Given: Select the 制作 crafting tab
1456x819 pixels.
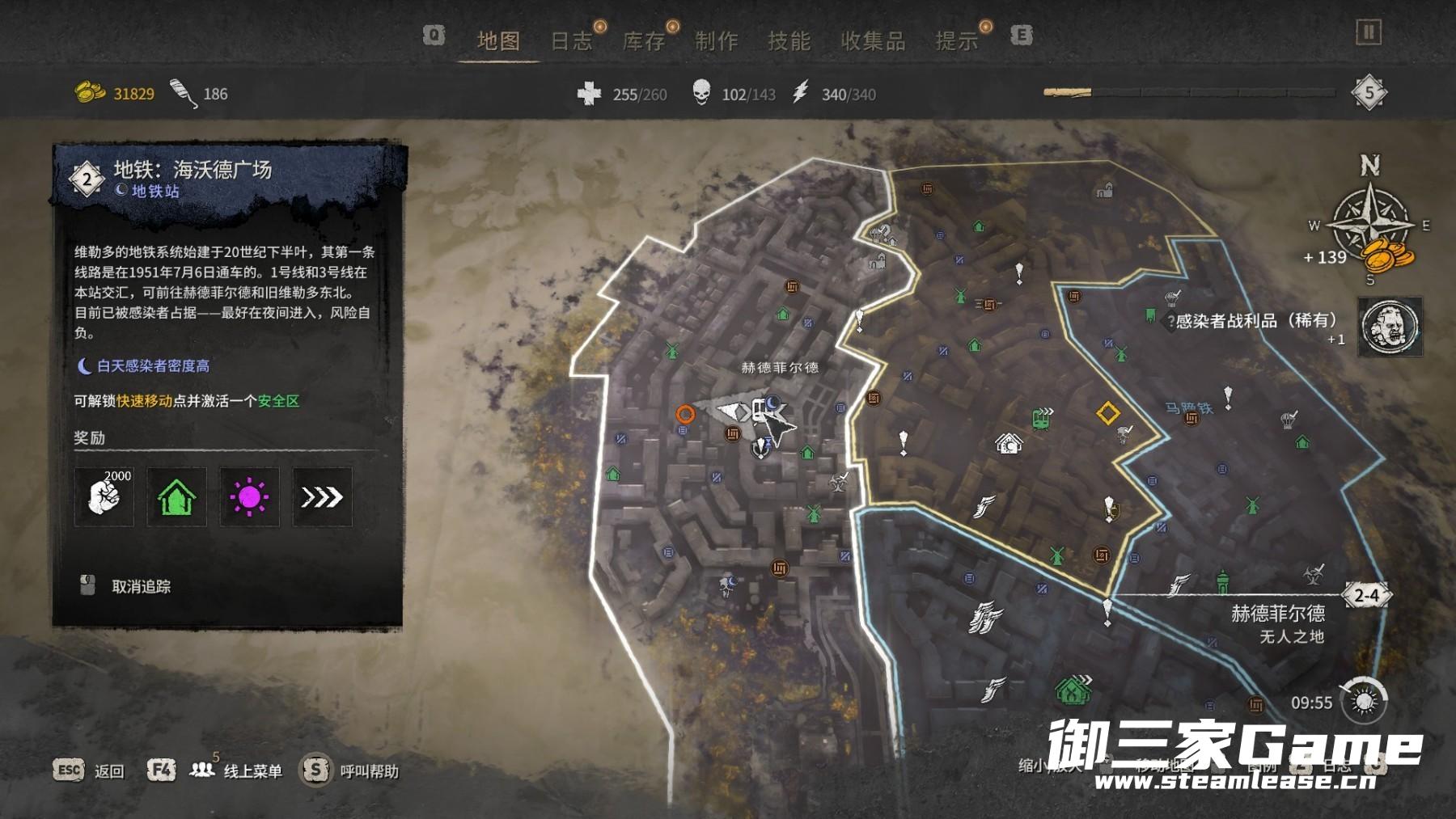Looking at the screenshot, I should tap(717, 41).
